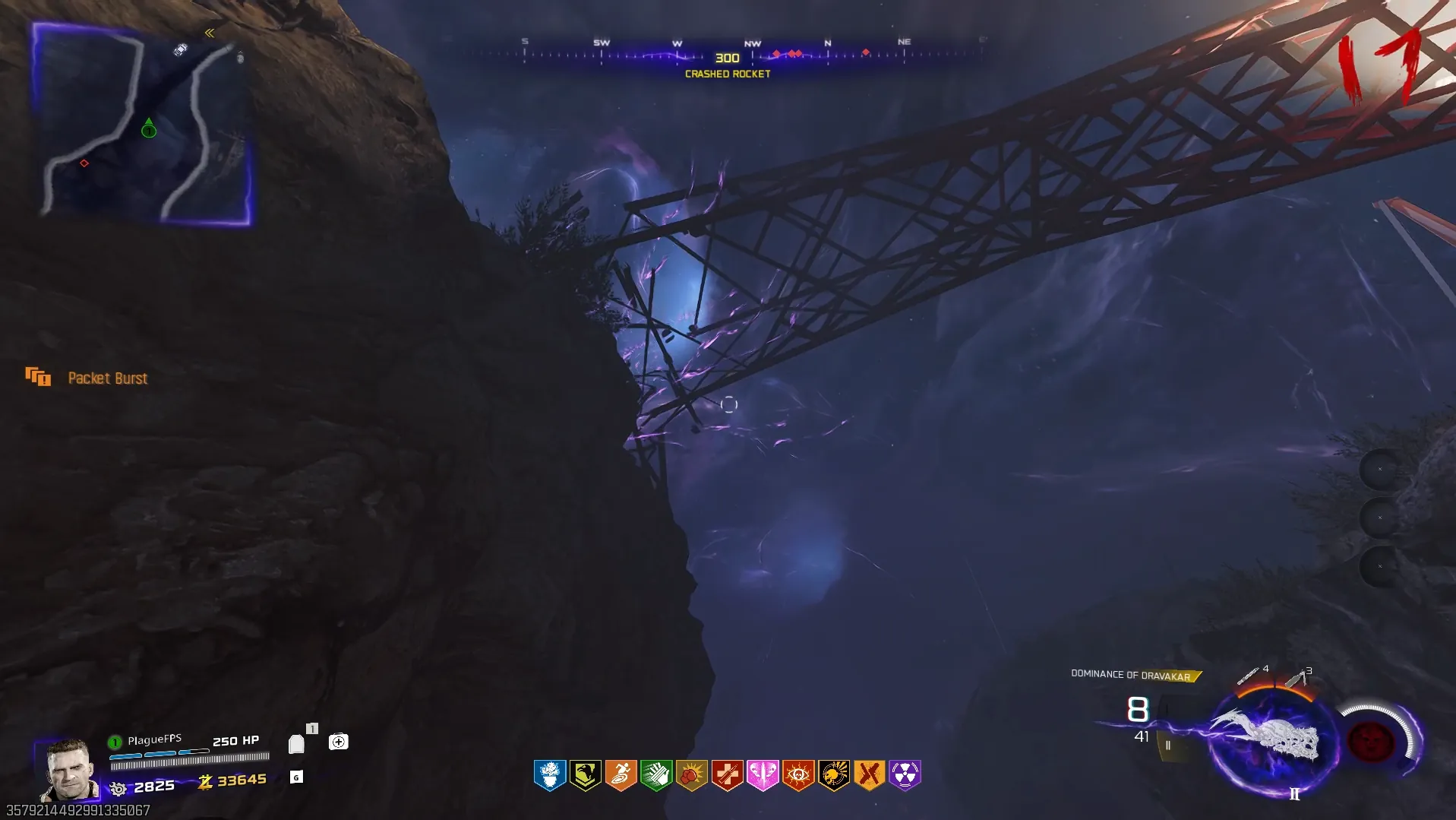Click the PlagueFPS operator portrait

coord(69,769)
